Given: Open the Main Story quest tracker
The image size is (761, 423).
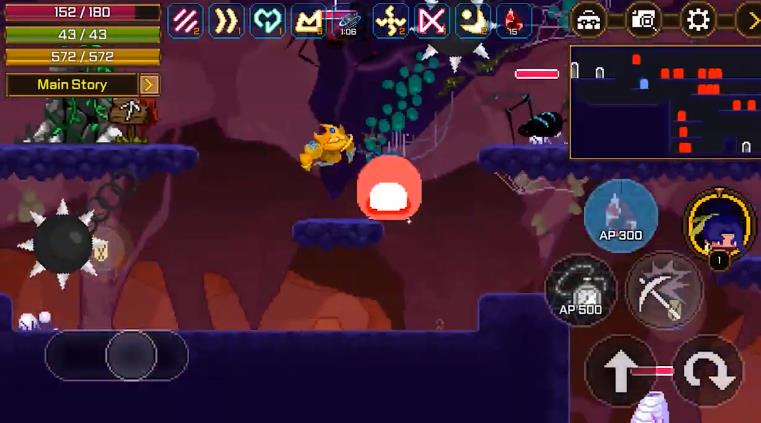Looking at the screenshot, I should click(x=71, y=85).
